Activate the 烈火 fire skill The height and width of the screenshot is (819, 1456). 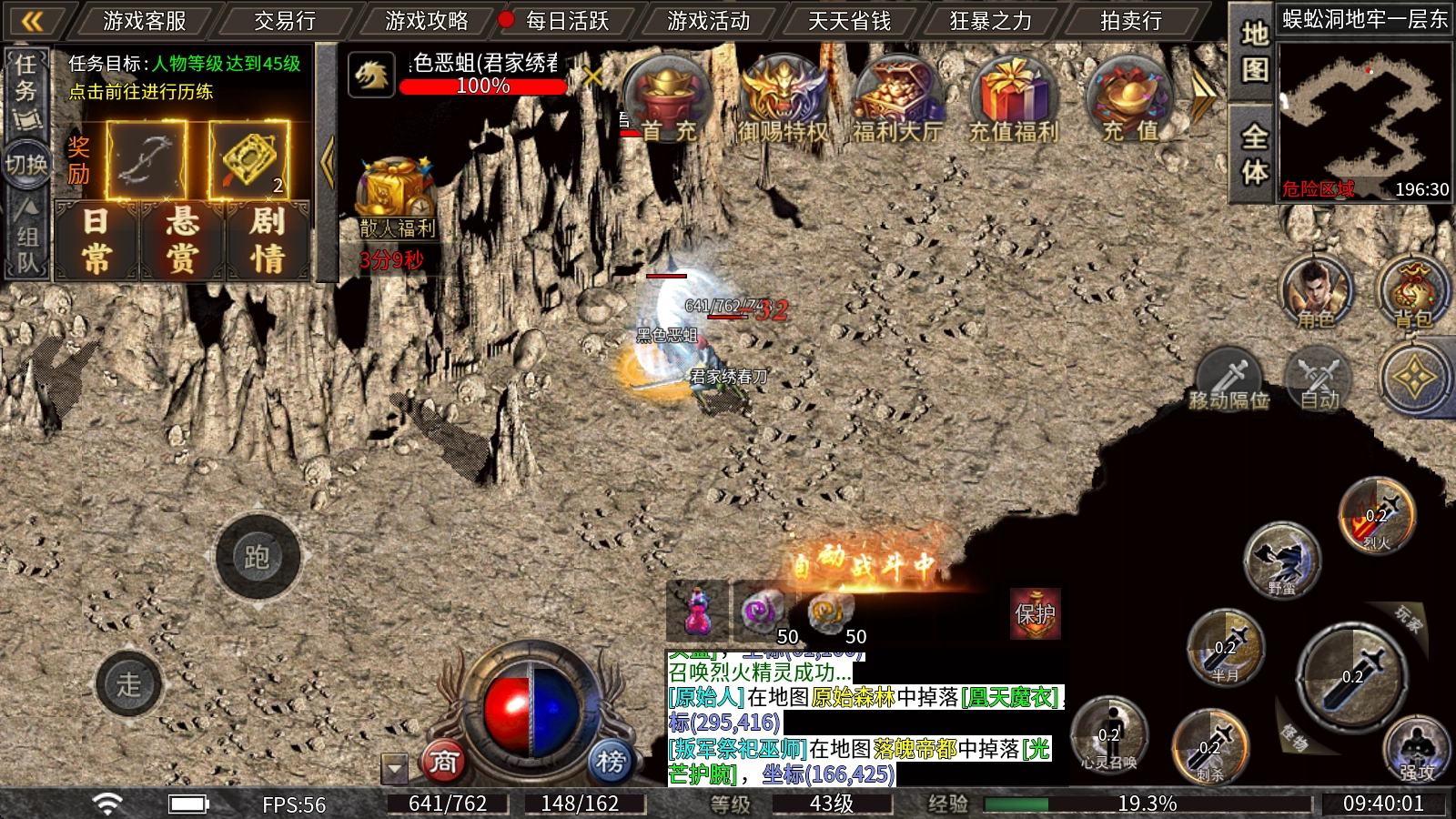pos(1377,516)
